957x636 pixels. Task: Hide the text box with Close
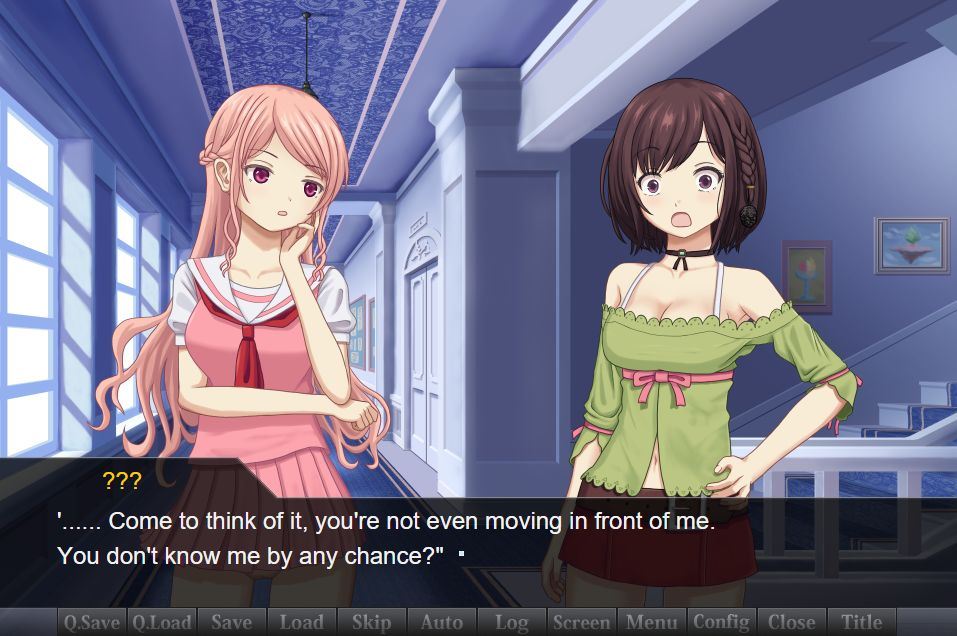(x=792, y=622)
